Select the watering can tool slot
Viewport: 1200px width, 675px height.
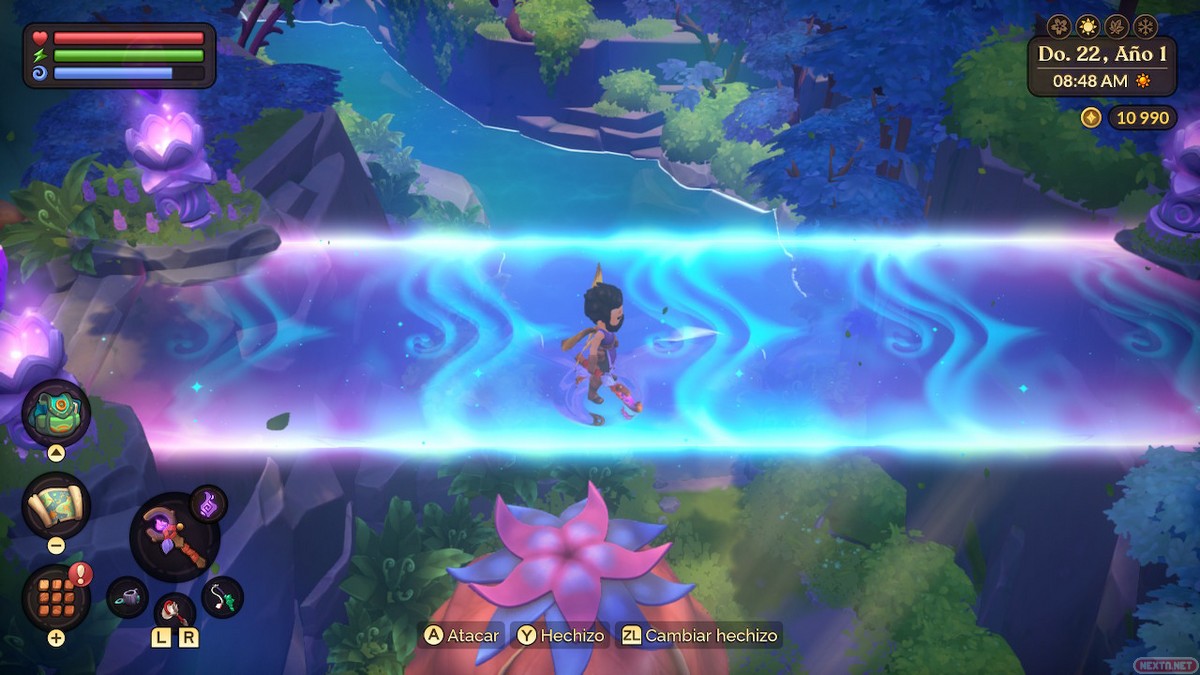127,597
